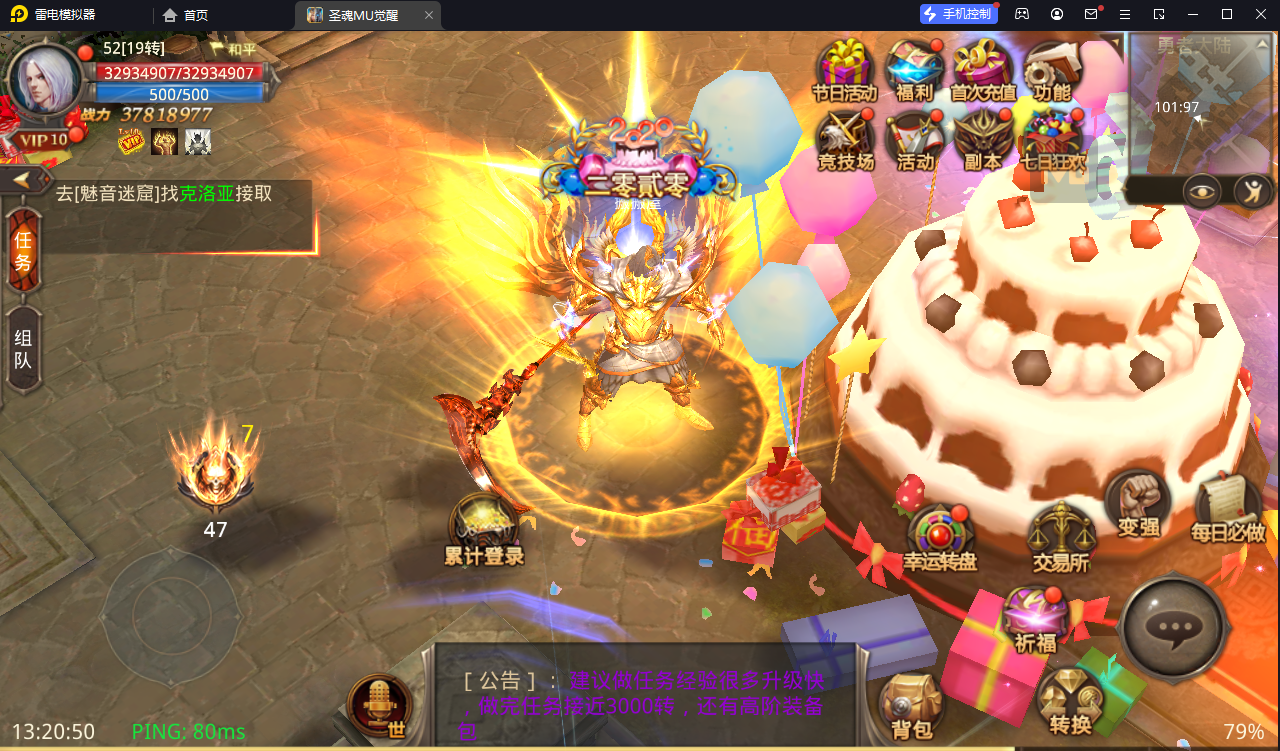
Task: Claim 福利 welfare rewards
Action: [x=913, y=68]
